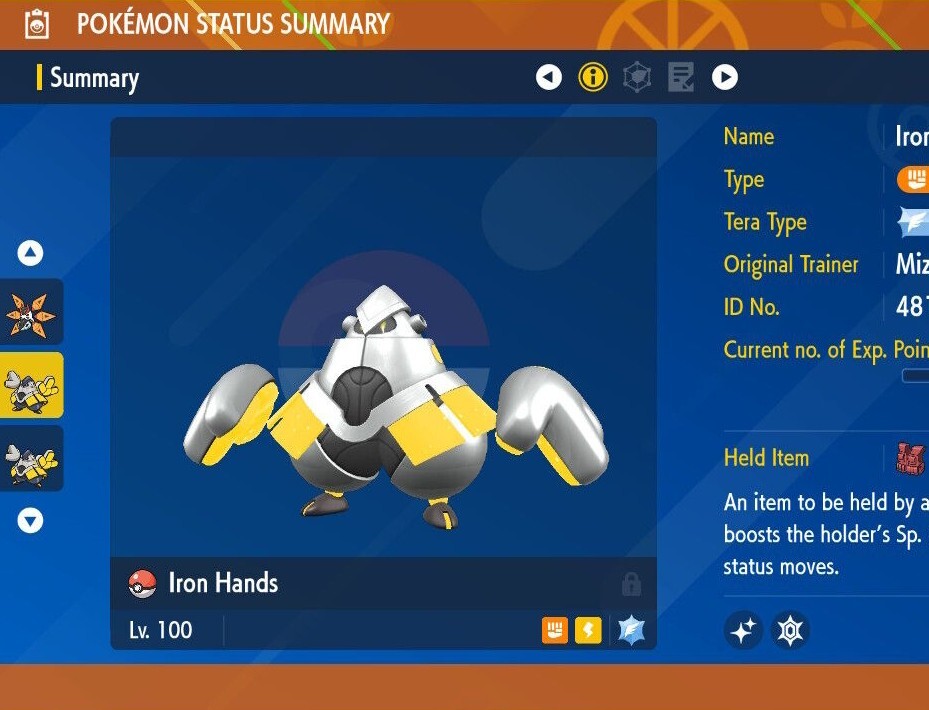Go to the previous summary page arrow
The image size is (929, 710).
tap(549, 77)
